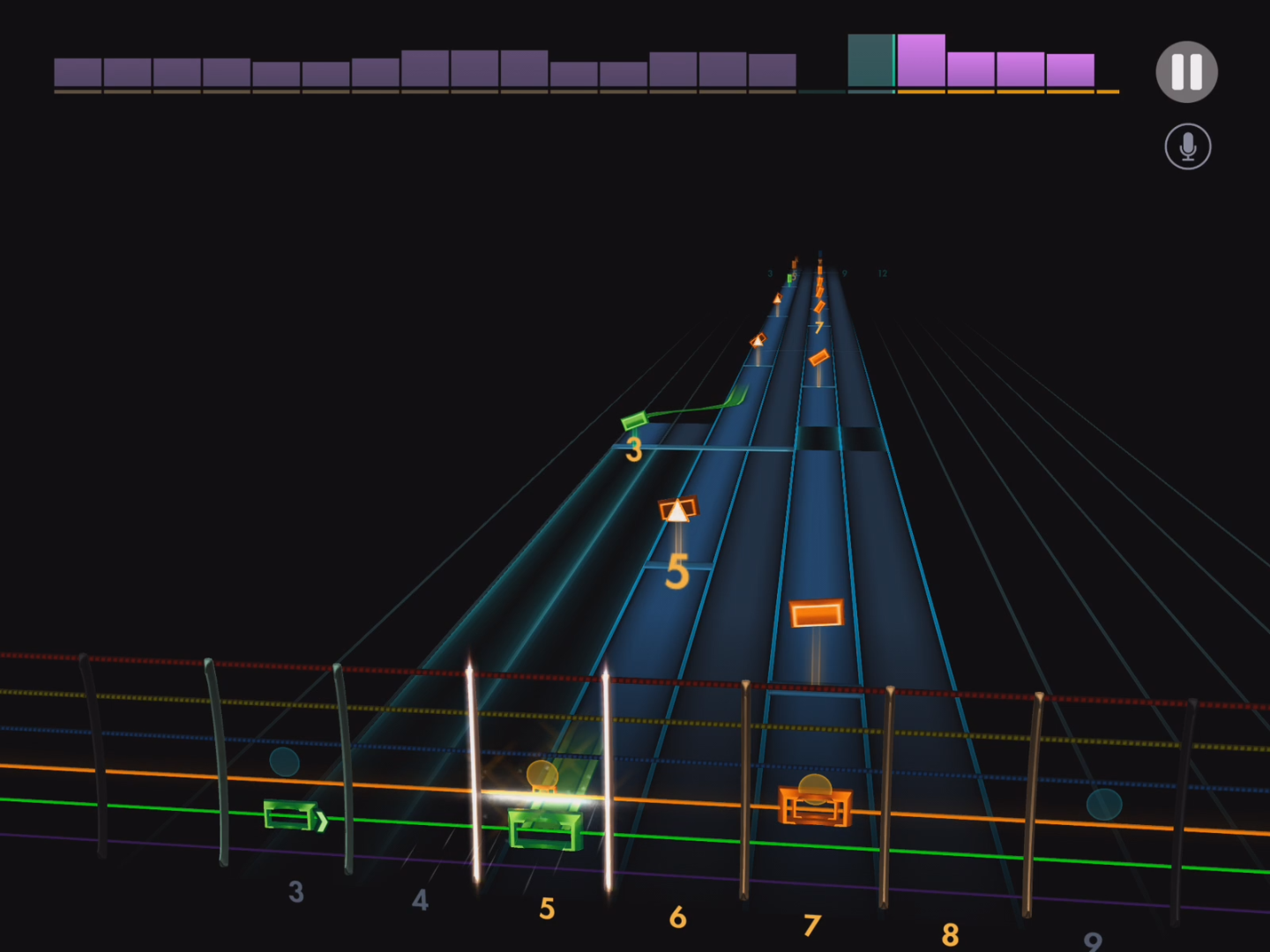The image size is (1270, 952).
Task: Jump to the tallest bright pink song section
Action: point(921,61)
